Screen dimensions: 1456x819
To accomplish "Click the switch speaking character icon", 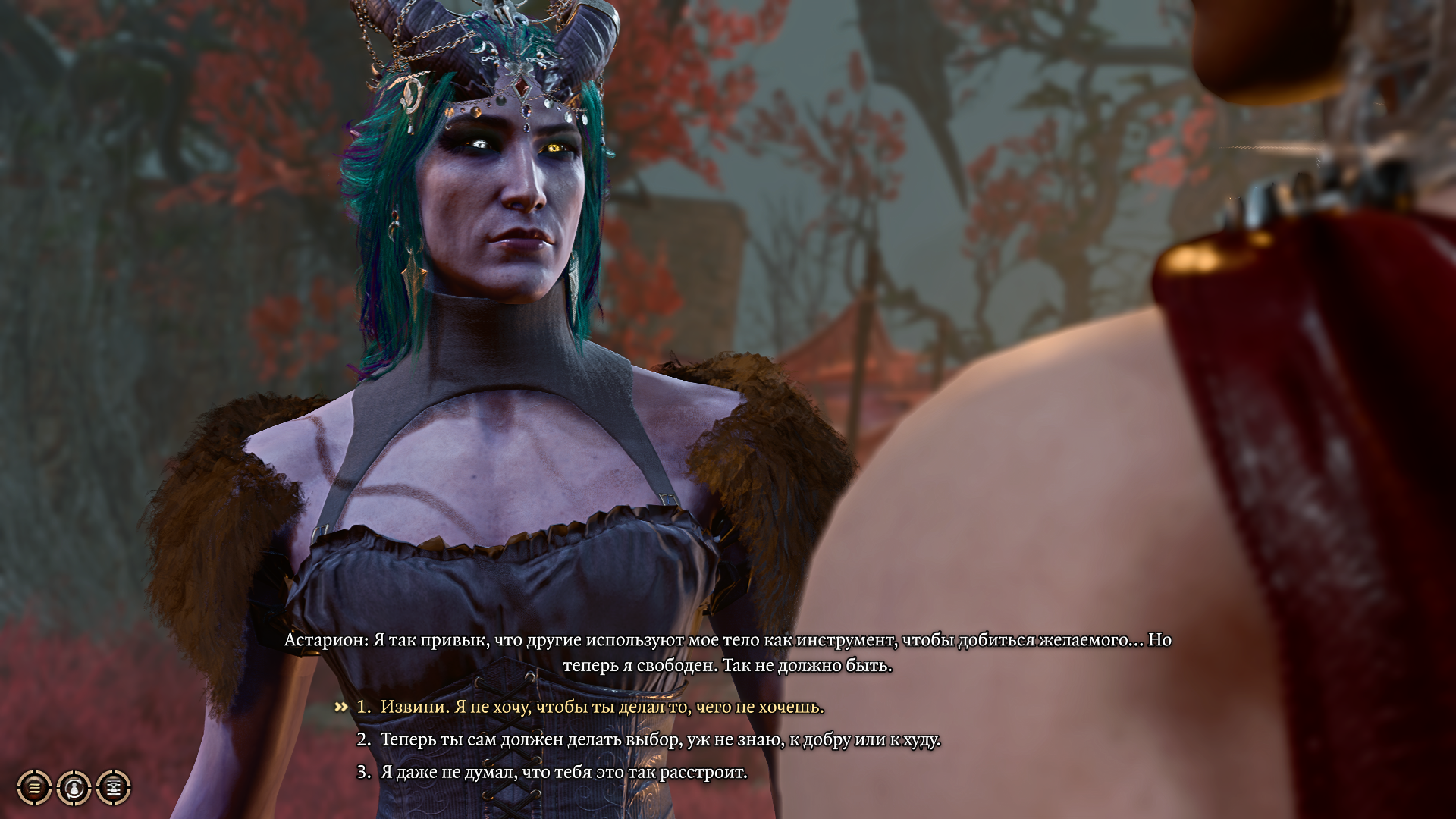I will click(74, 788).
